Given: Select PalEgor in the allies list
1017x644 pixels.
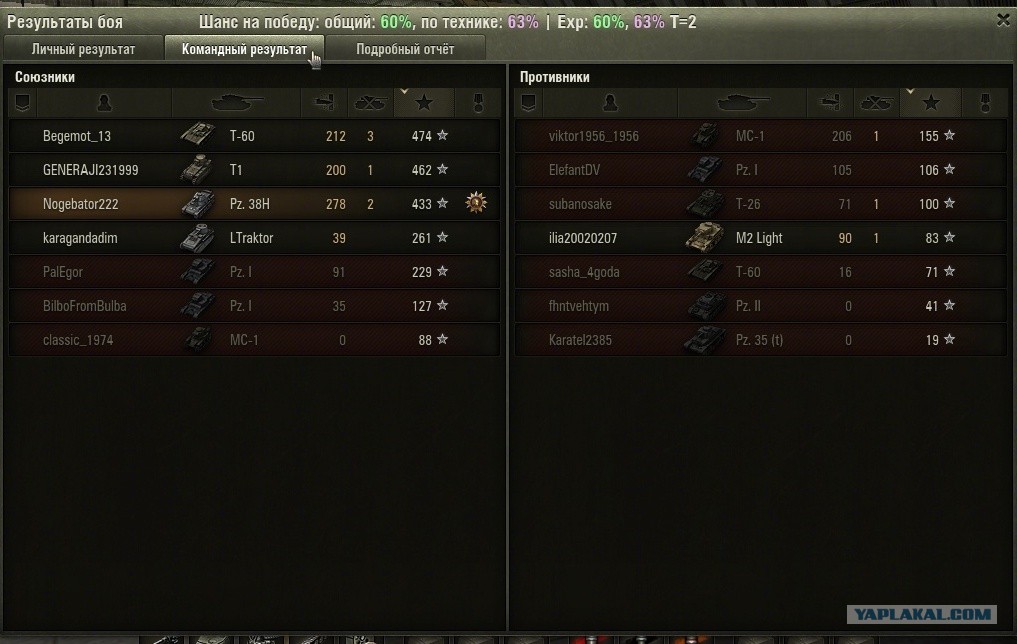Looking at the screenshot, I should coord(254,272).
